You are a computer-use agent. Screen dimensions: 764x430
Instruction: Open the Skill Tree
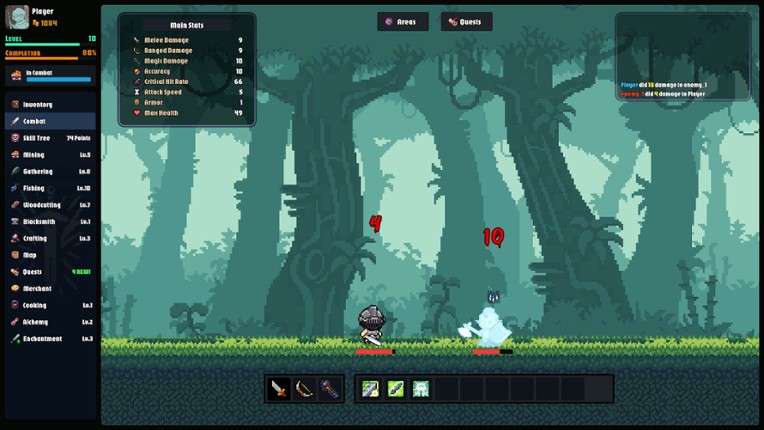coord(38,138)
